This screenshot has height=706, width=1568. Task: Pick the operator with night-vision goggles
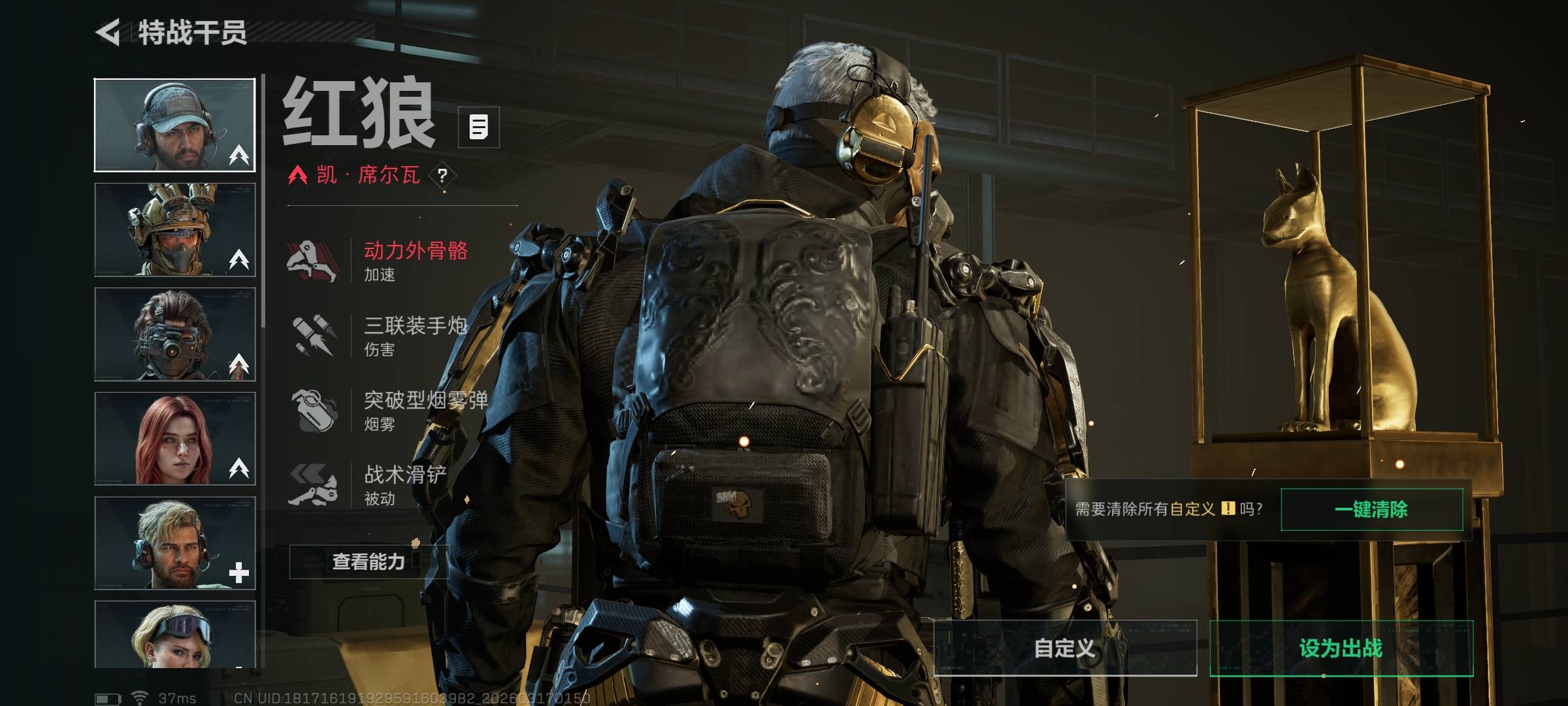coord(174,334)
